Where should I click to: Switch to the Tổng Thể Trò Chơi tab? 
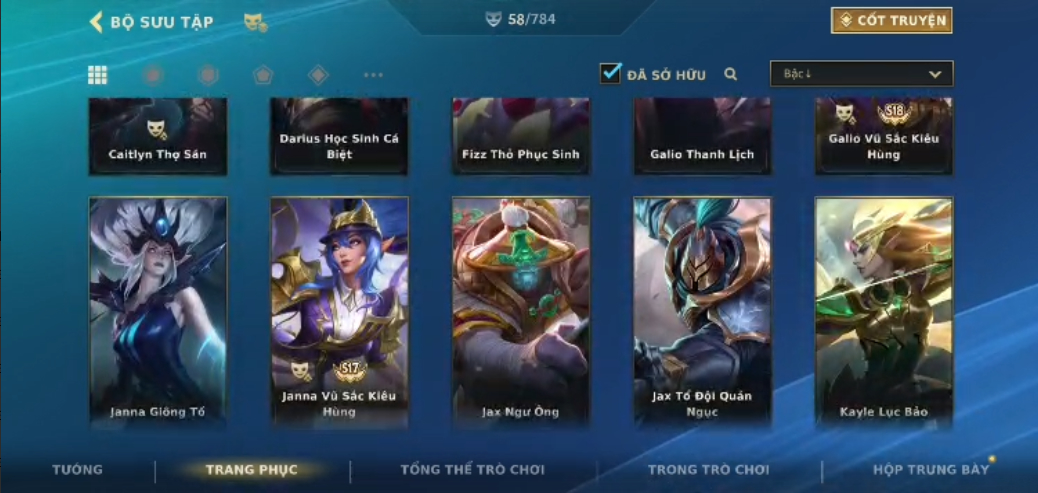point(472,470)
